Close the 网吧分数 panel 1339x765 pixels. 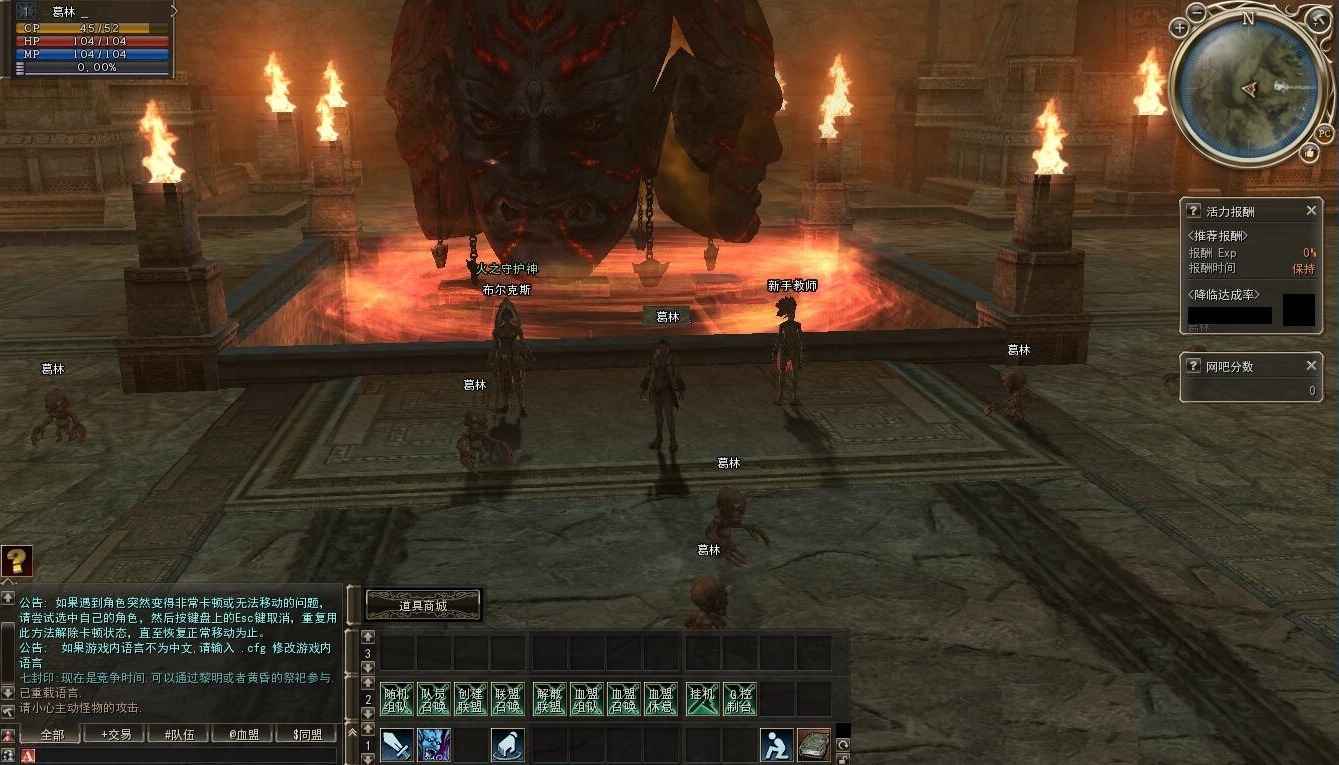[1311, 366]
